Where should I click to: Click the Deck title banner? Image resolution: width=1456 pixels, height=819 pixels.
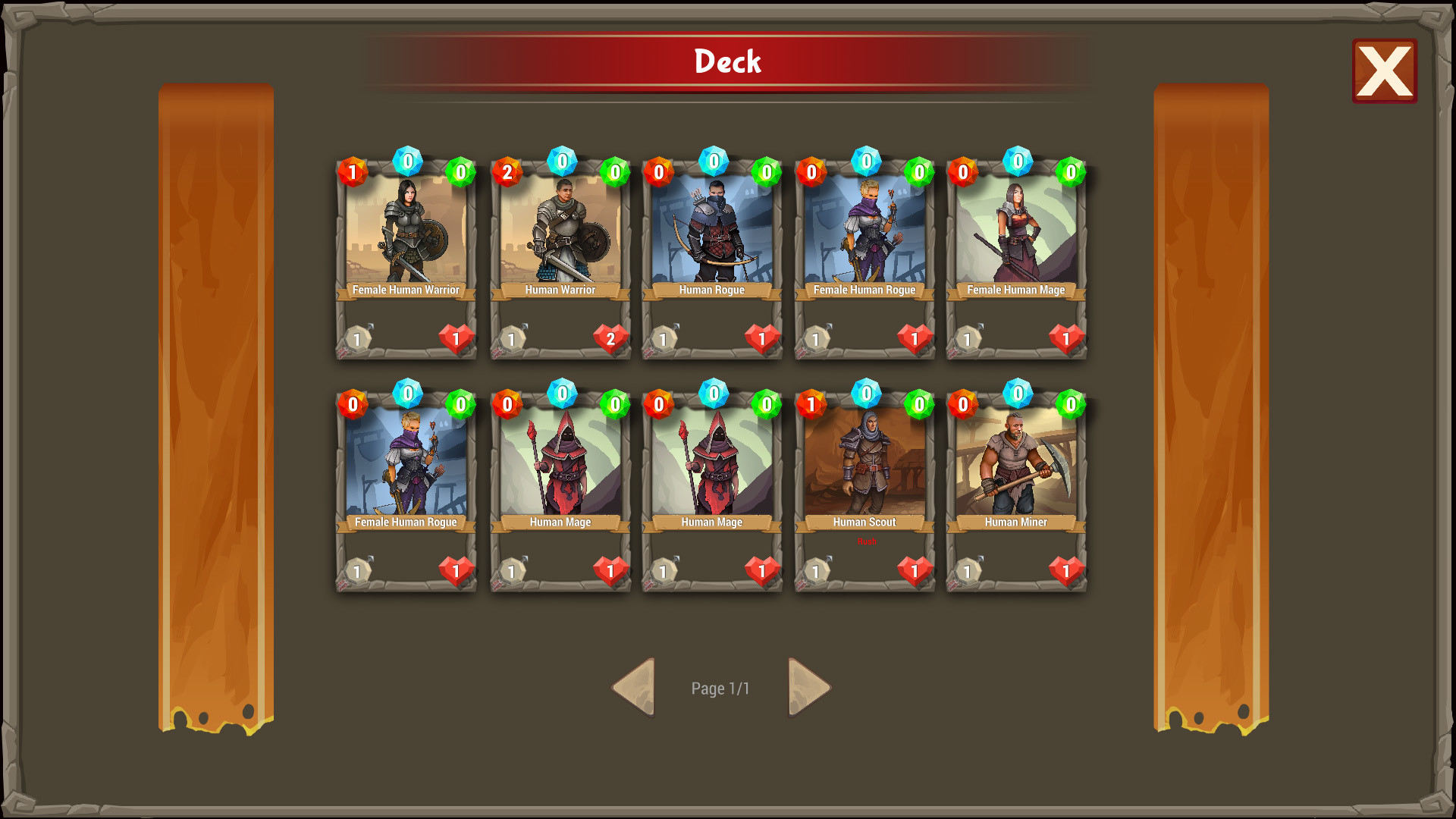click(726, 61)
